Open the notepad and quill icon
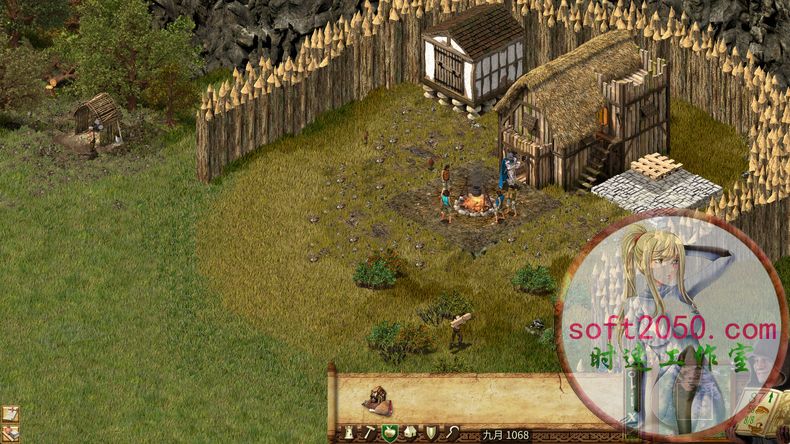Image resolution: width=790 pixels, height=444 pixels. click(x=9, y=413)
